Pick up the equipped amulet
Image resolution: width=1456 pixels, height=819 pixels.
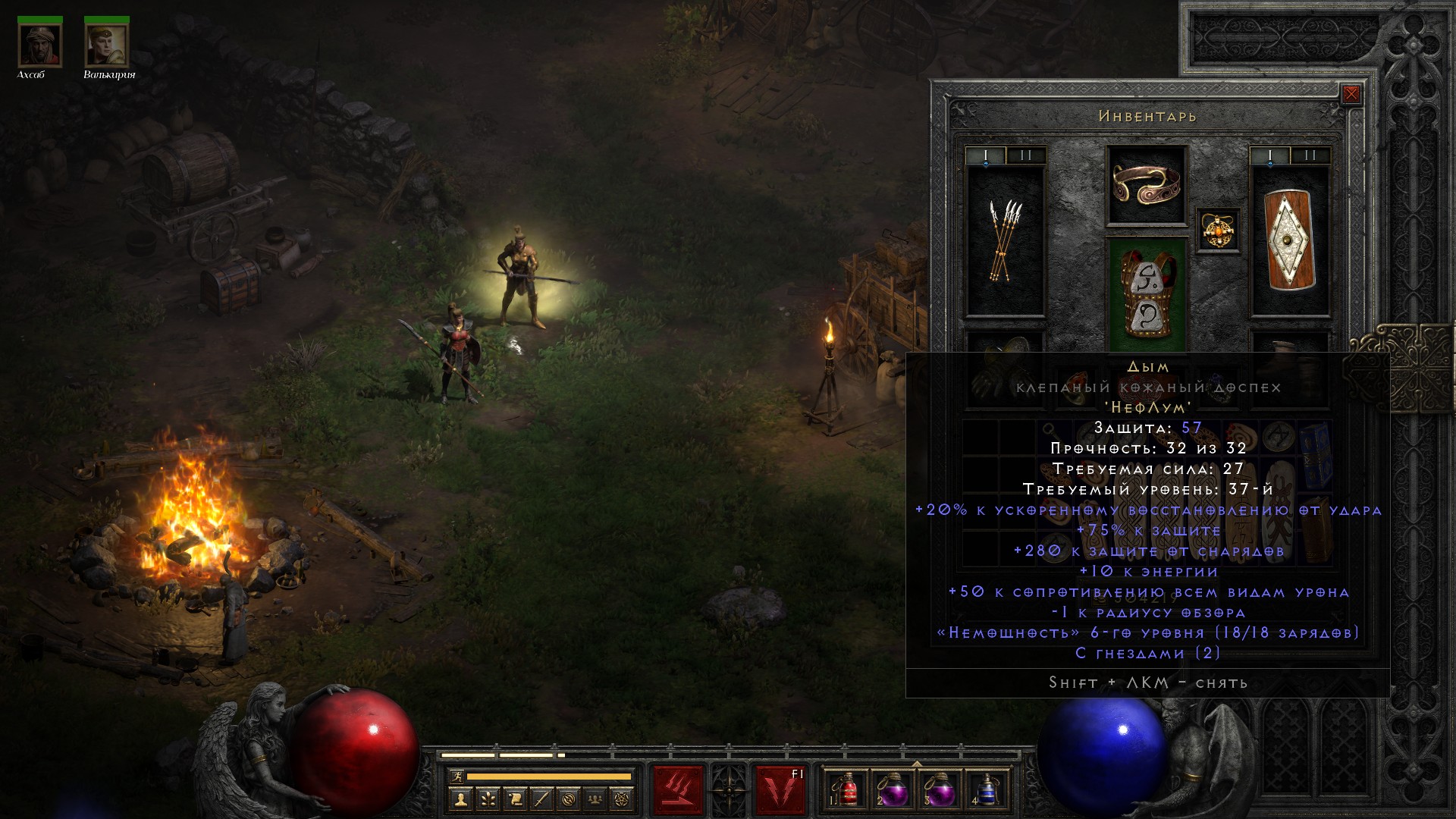1218,230
